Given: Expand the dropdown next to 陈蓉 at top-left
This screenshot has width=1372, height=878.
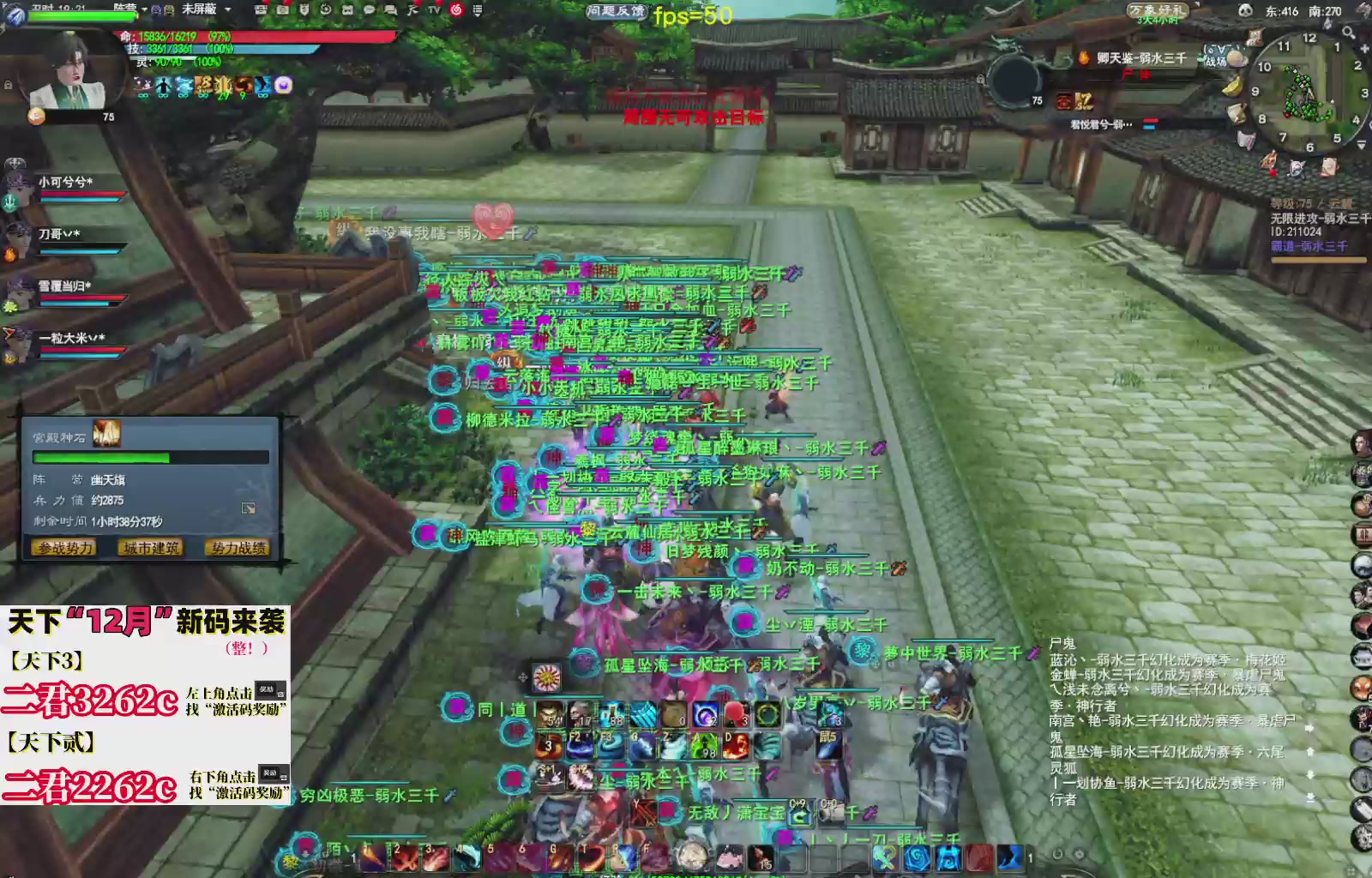Looking at the screenshot, I should coord(145,9).
